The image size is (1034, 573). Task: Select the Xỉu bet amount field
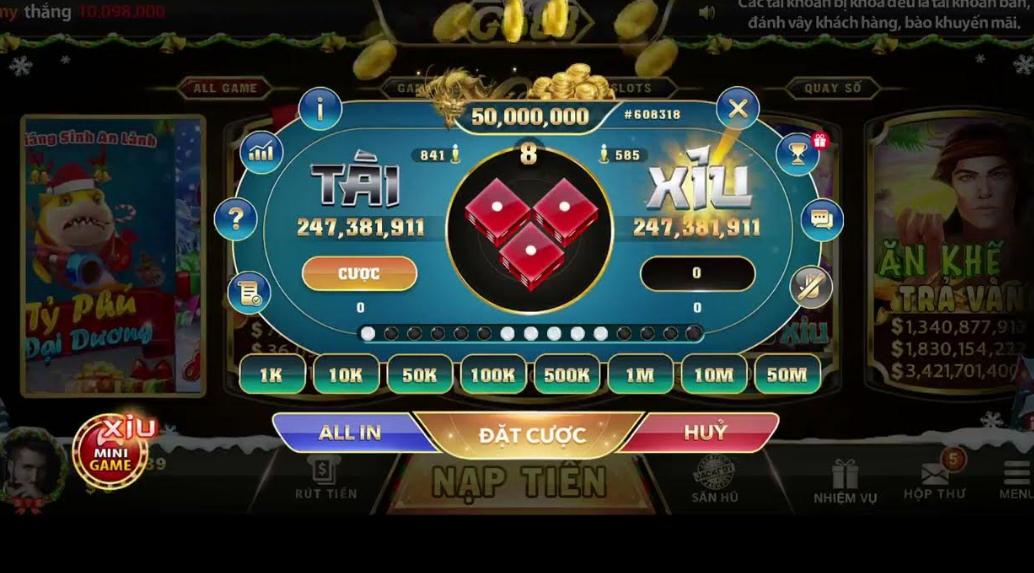coord(697,273)
